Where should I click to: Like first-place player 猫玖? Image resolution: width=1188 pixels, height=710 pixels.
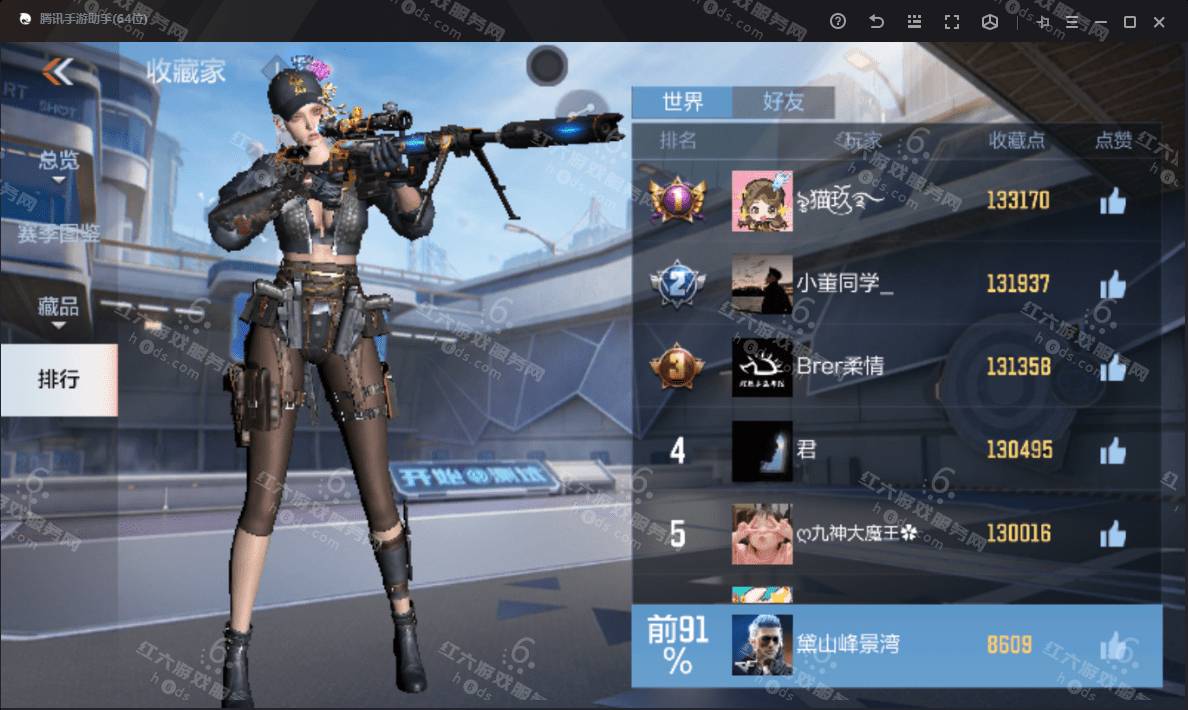coord(1112,202)
